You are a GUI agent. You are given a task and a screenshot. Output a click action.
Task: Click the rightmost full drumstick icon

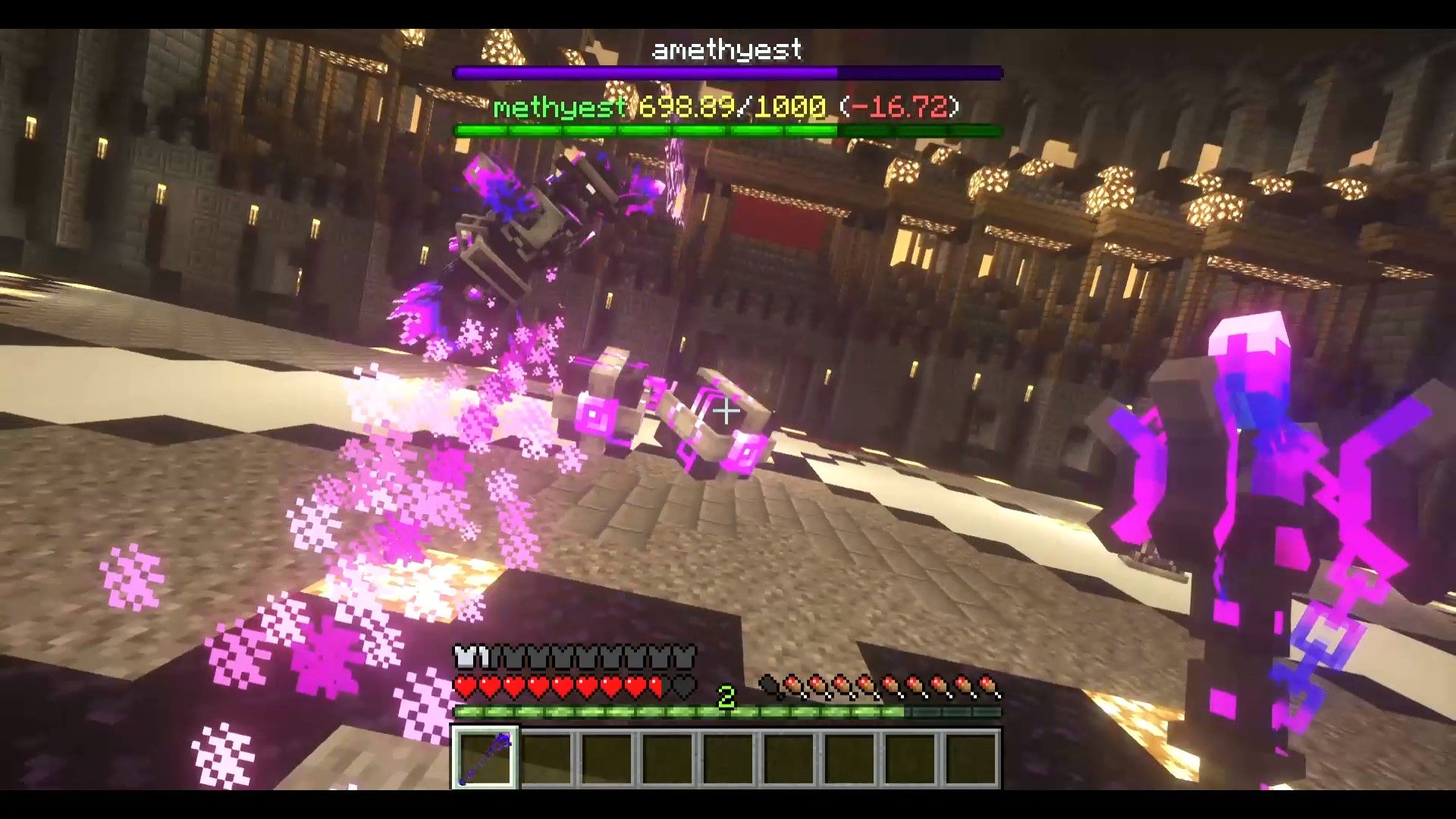tap(990, 685)
